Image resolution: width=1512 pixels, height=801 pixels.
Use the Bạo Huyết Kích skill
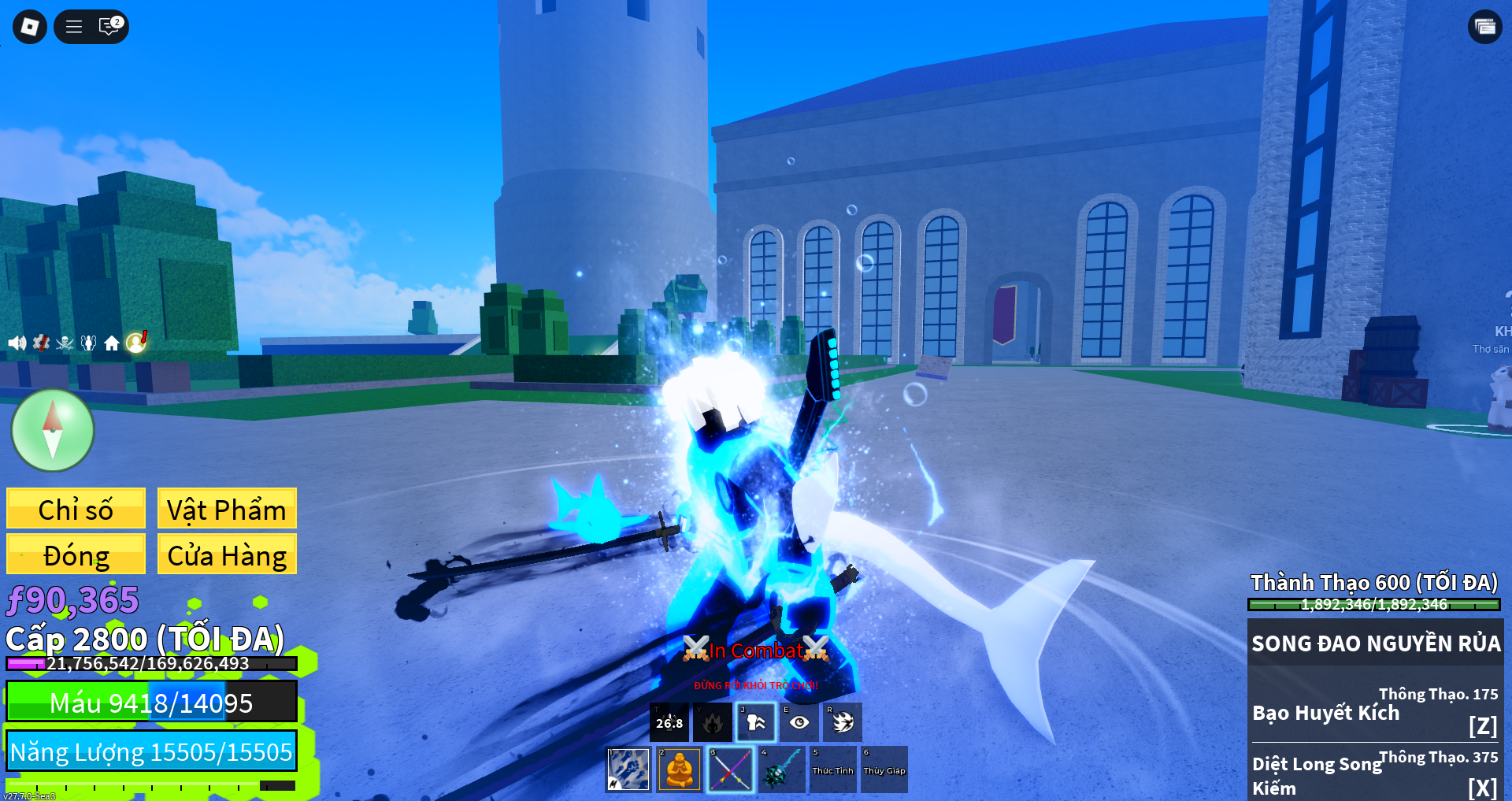1375,714
